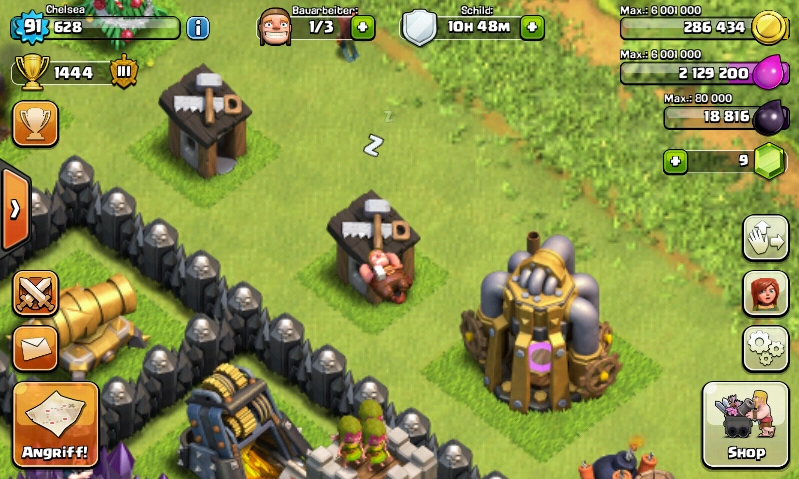Add a builder with the plus button
Image resolution: width=799 pixels, height=479 pixels.
[x=363, y=27]
